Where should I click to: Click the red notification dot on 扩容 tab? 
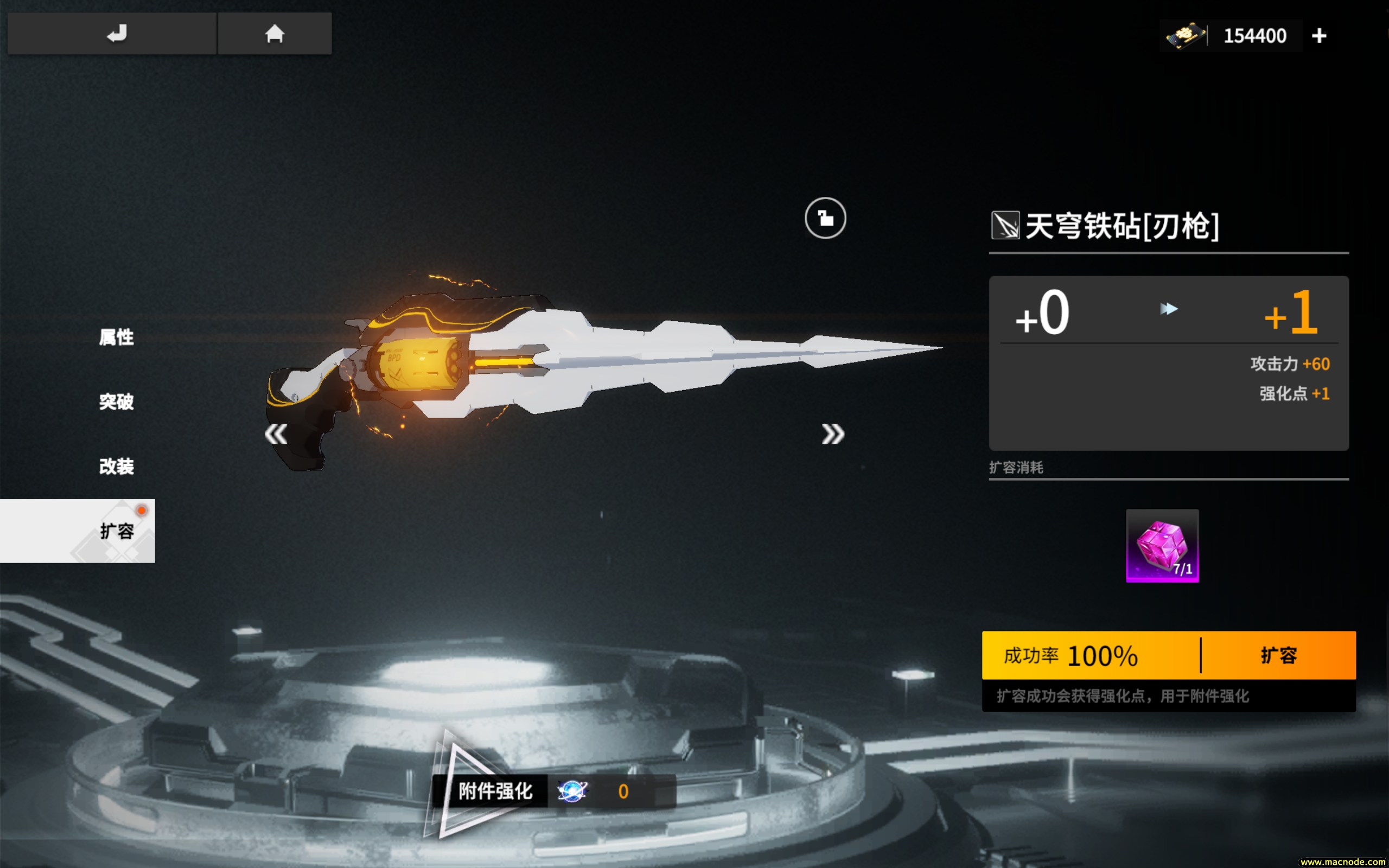(142, 510)
